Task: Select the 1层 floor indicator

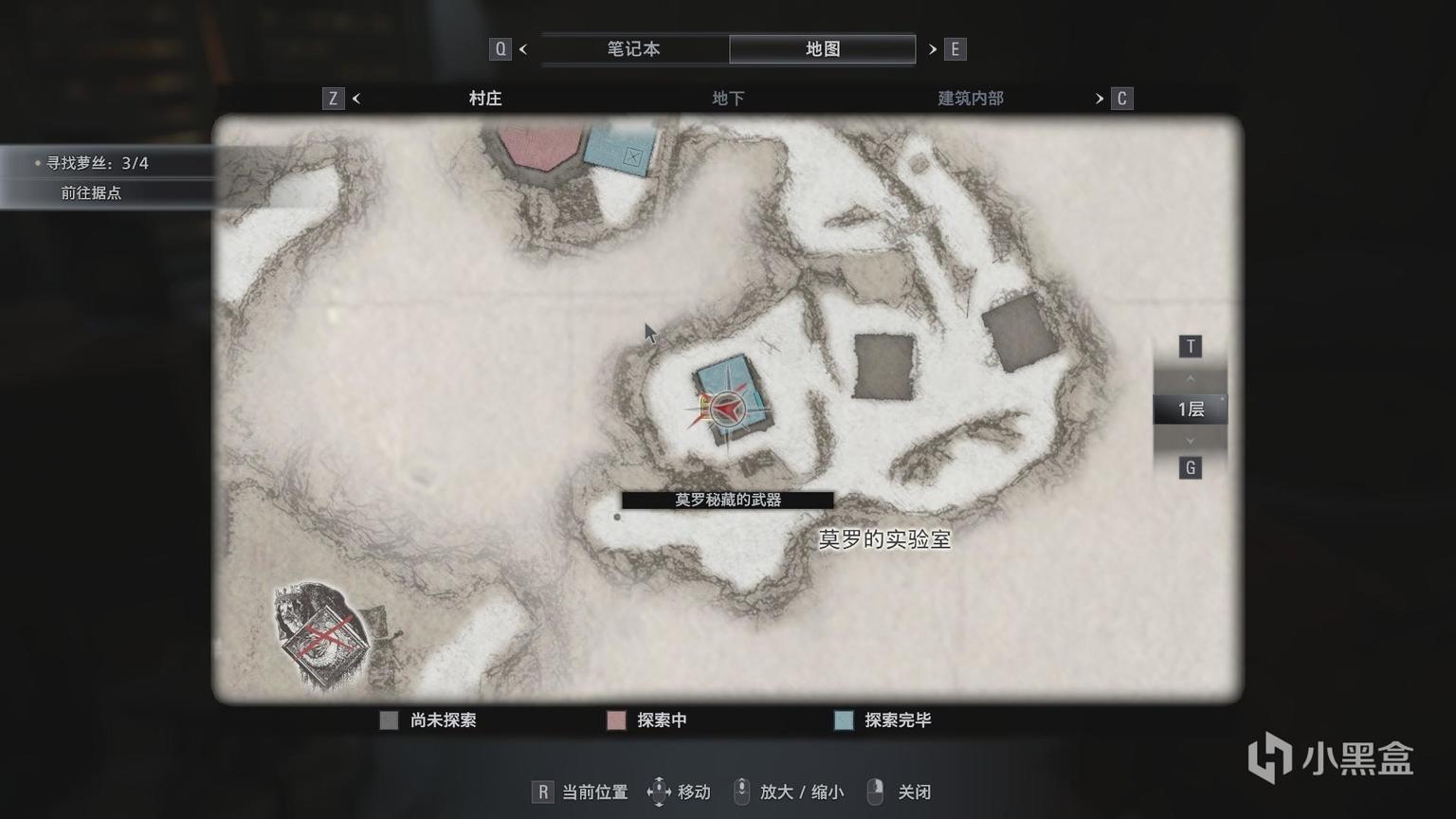Action: 1191,409
